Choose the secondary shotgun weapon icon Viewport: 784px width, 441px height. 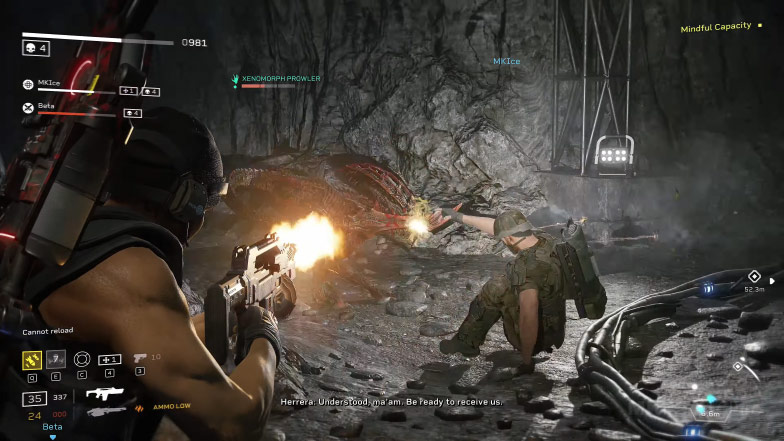[106, 410]
